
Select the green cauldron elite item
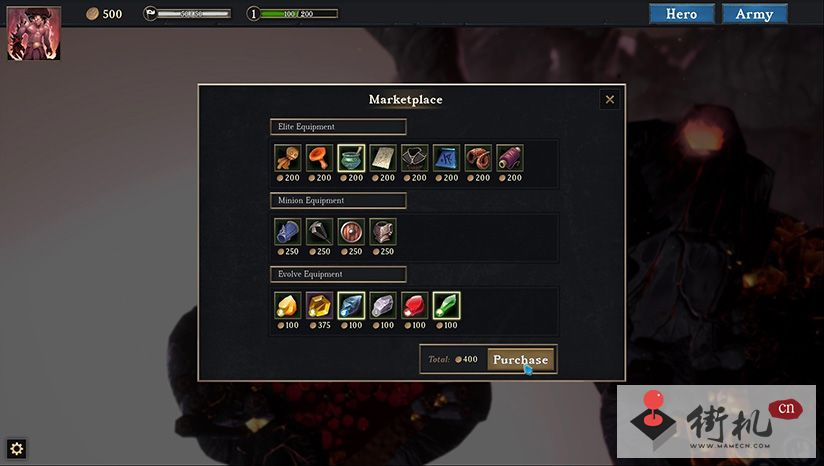pyautogui.click(x=351, y=158)
